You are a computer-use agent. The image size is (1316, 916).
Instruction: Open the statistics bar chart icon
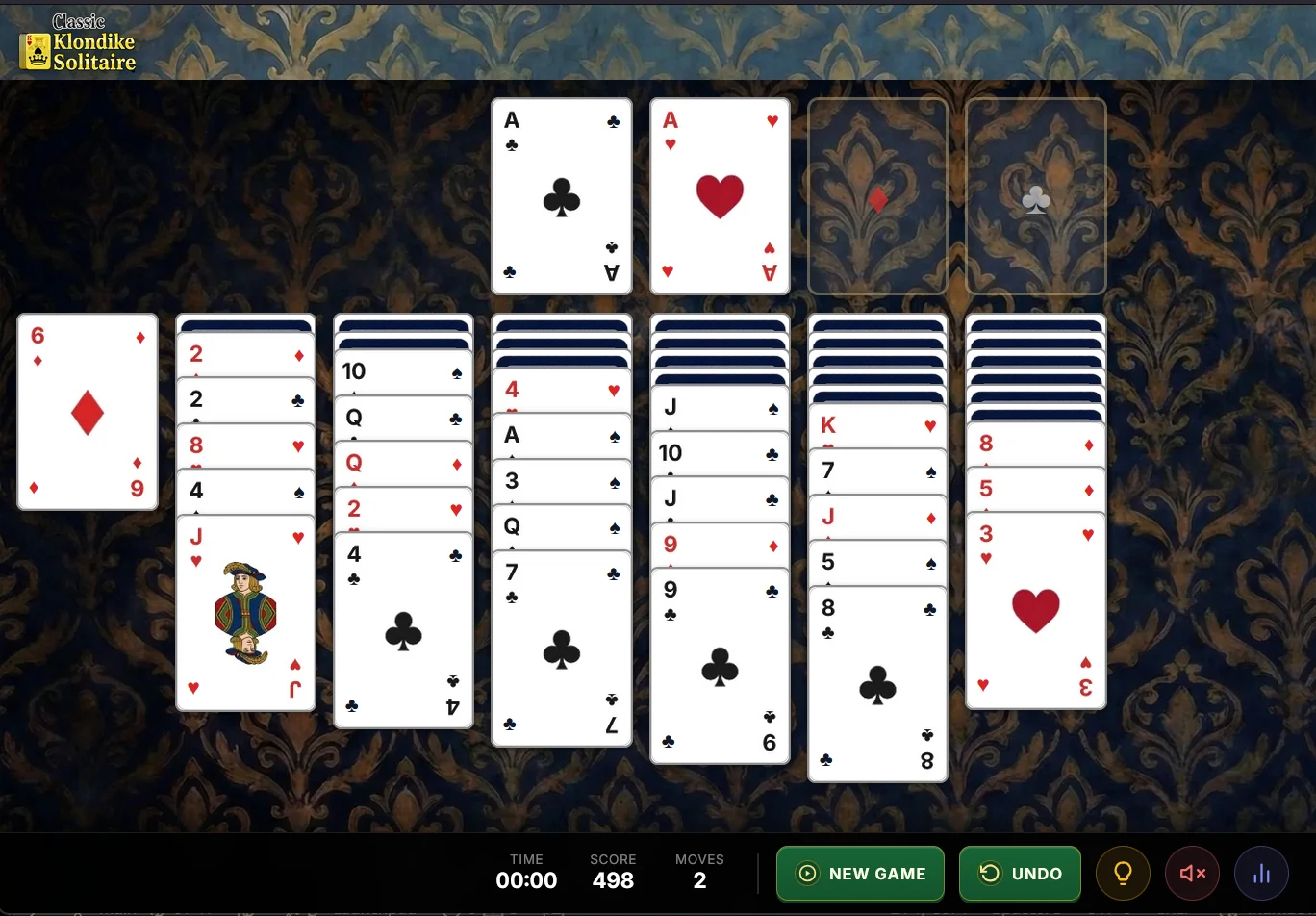(1261, 874)
